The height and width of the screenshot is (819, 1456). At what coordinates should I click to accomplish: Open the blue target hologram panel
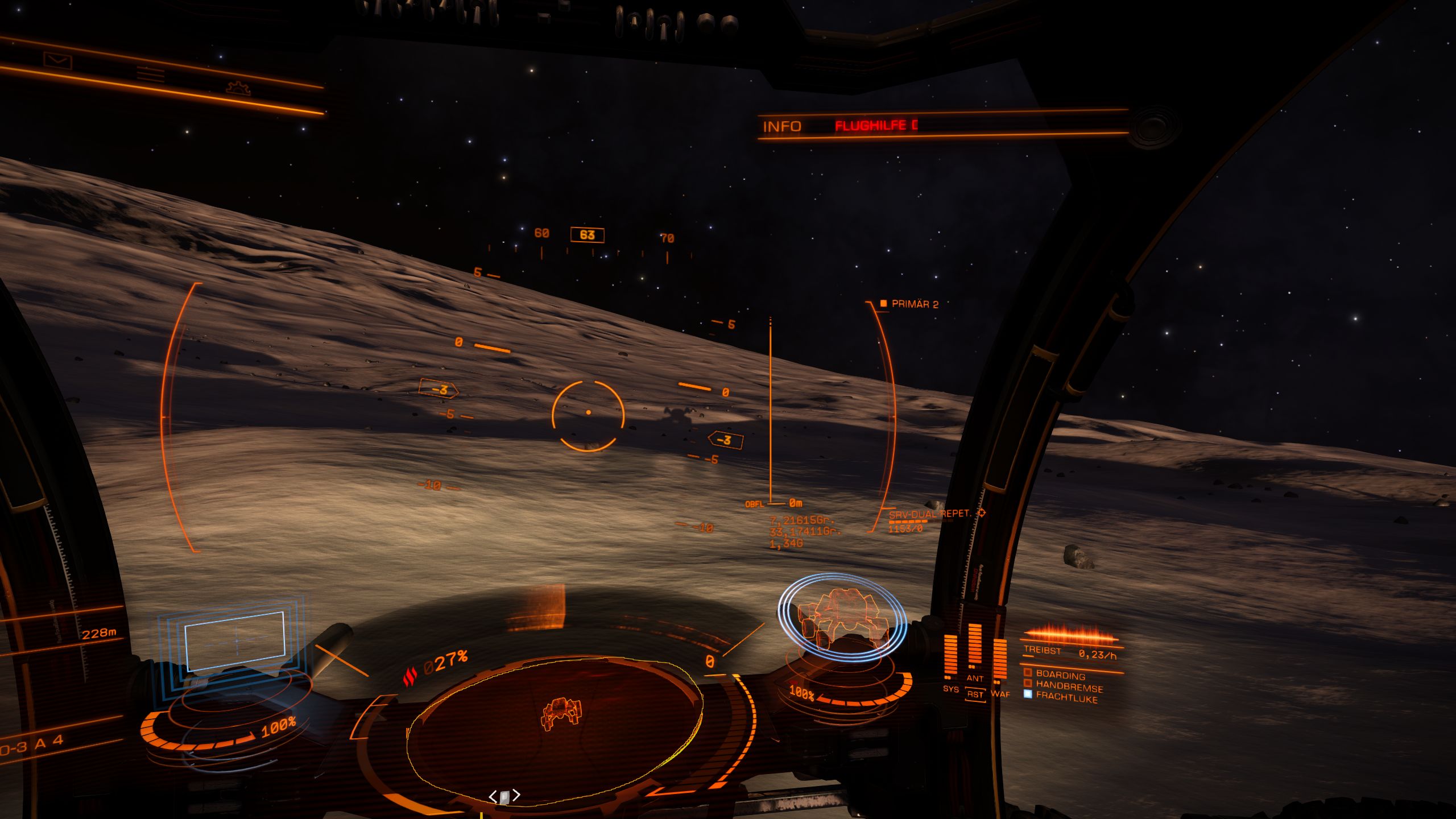(x=234, y=641)
